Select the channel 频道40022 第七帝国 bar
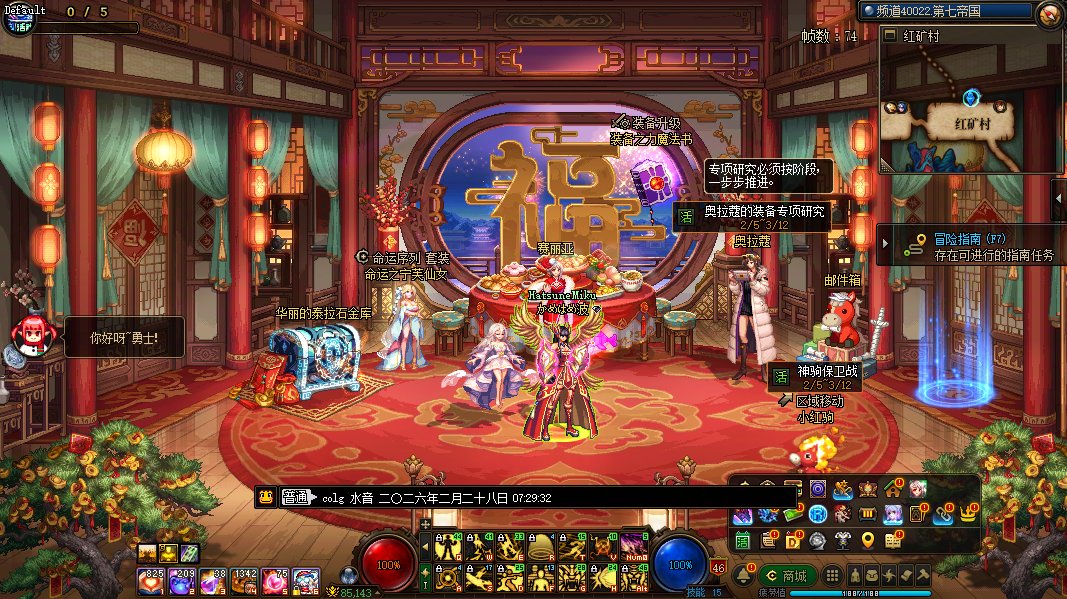Screen dimensions: 1067x599 click(x=944, y=11)
